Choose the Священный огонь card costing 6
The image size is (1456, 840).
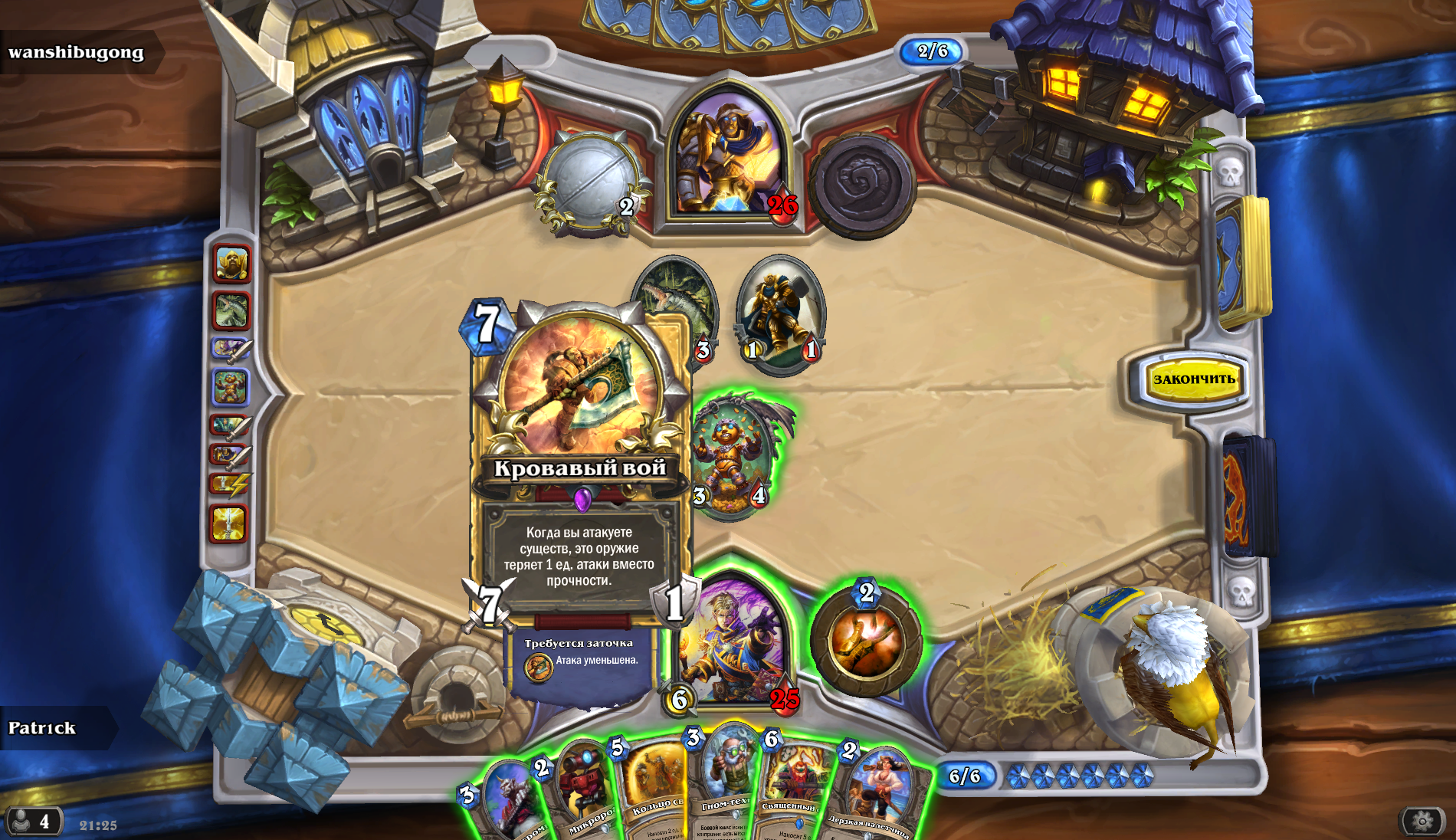797,793
